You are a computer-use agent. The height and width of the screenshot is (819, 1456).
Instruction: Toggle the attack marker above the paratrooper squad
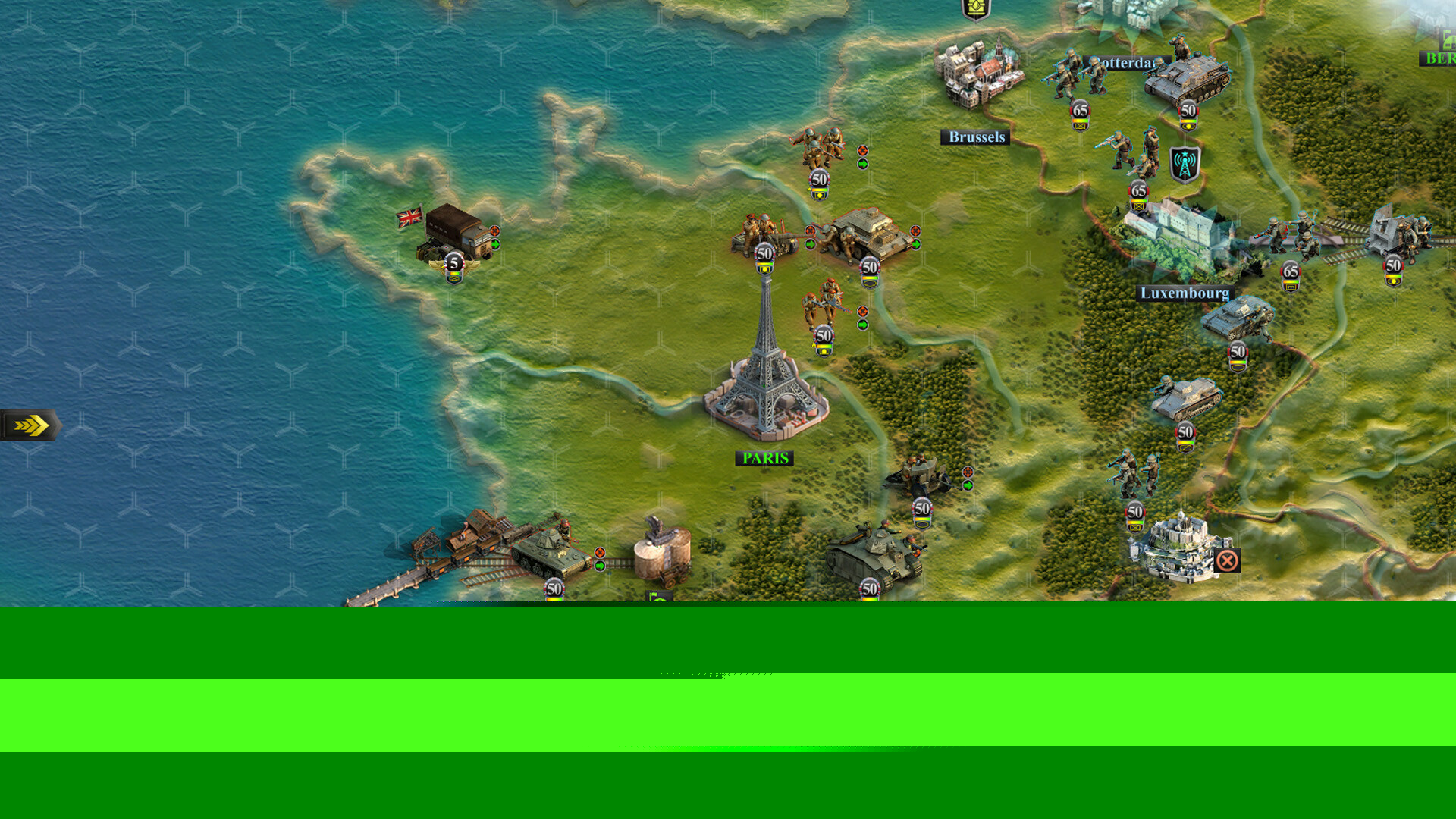coord(863,310)
